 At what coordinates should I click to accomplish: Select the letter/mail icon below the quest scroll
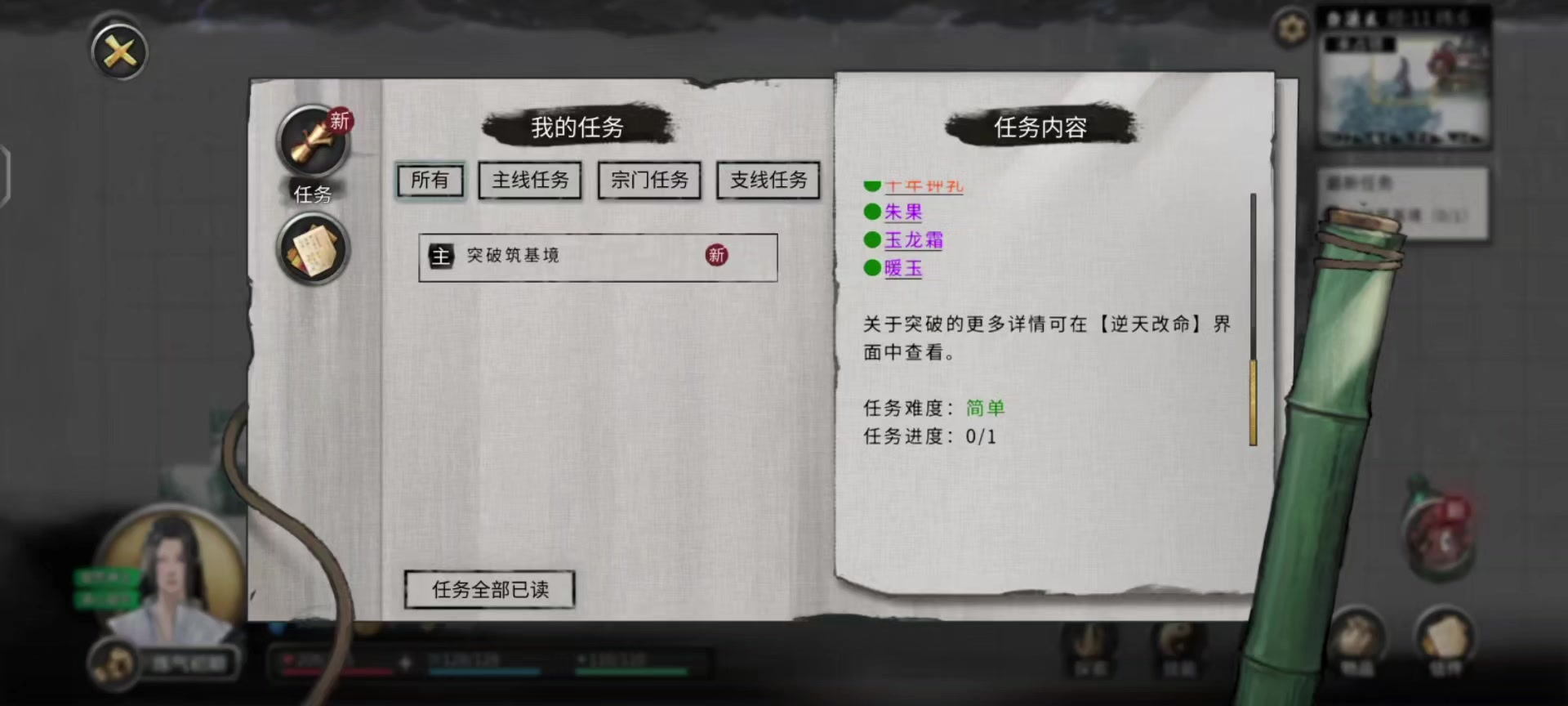(313, 248)
